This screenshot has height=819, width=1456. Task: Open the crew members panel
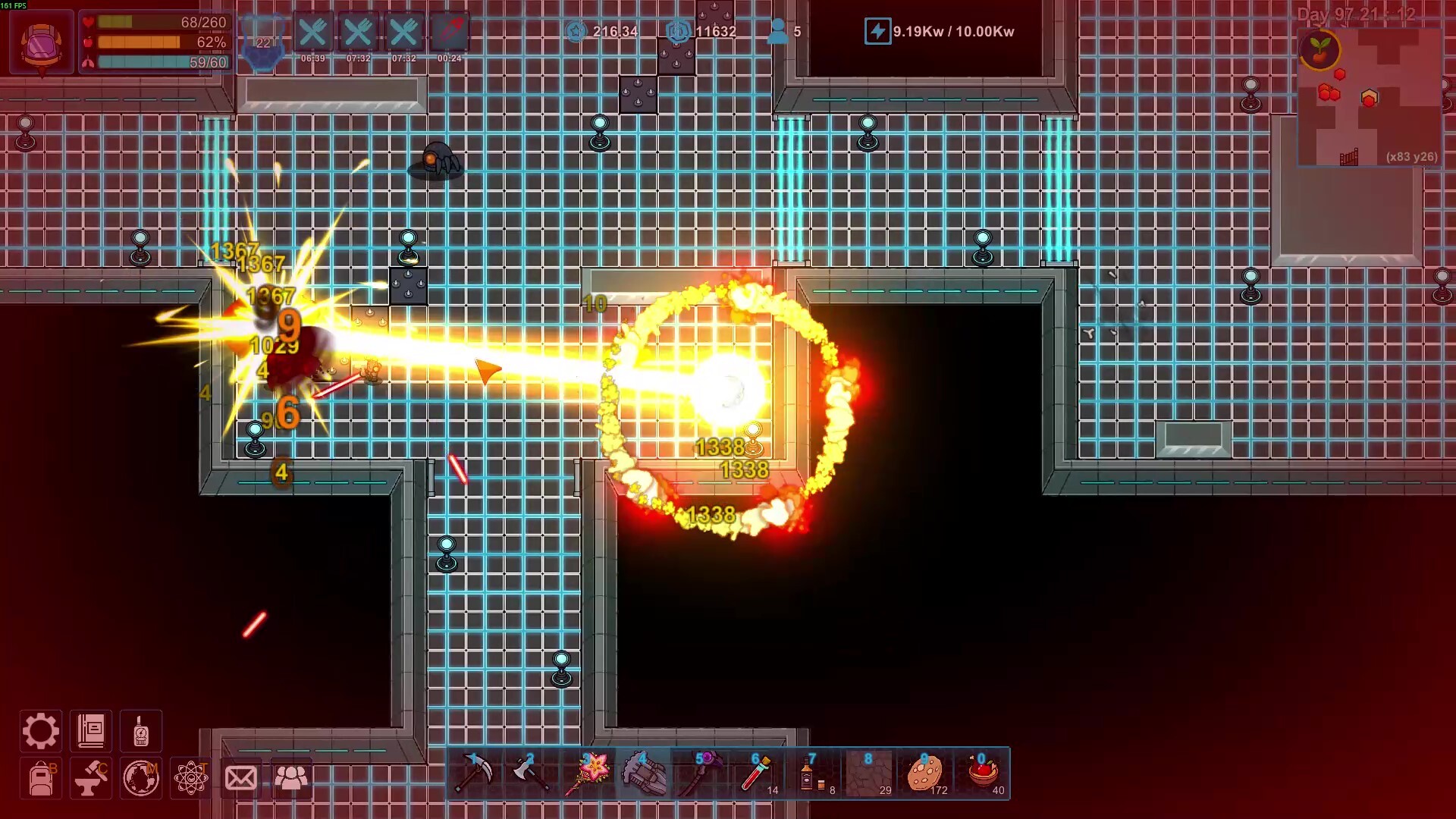click(291, 779)
